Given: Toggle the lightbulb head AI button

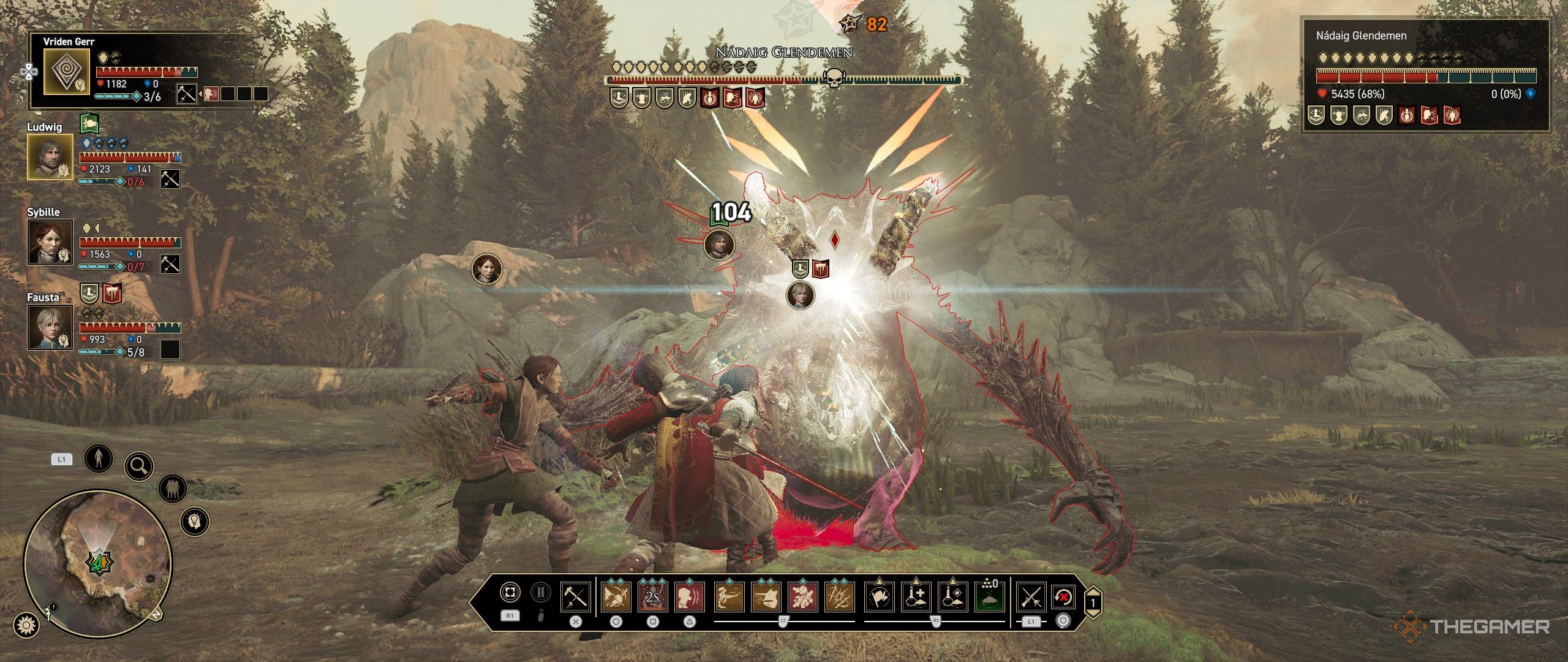Looking at the screenshot, I should click(x=195, y=522).
